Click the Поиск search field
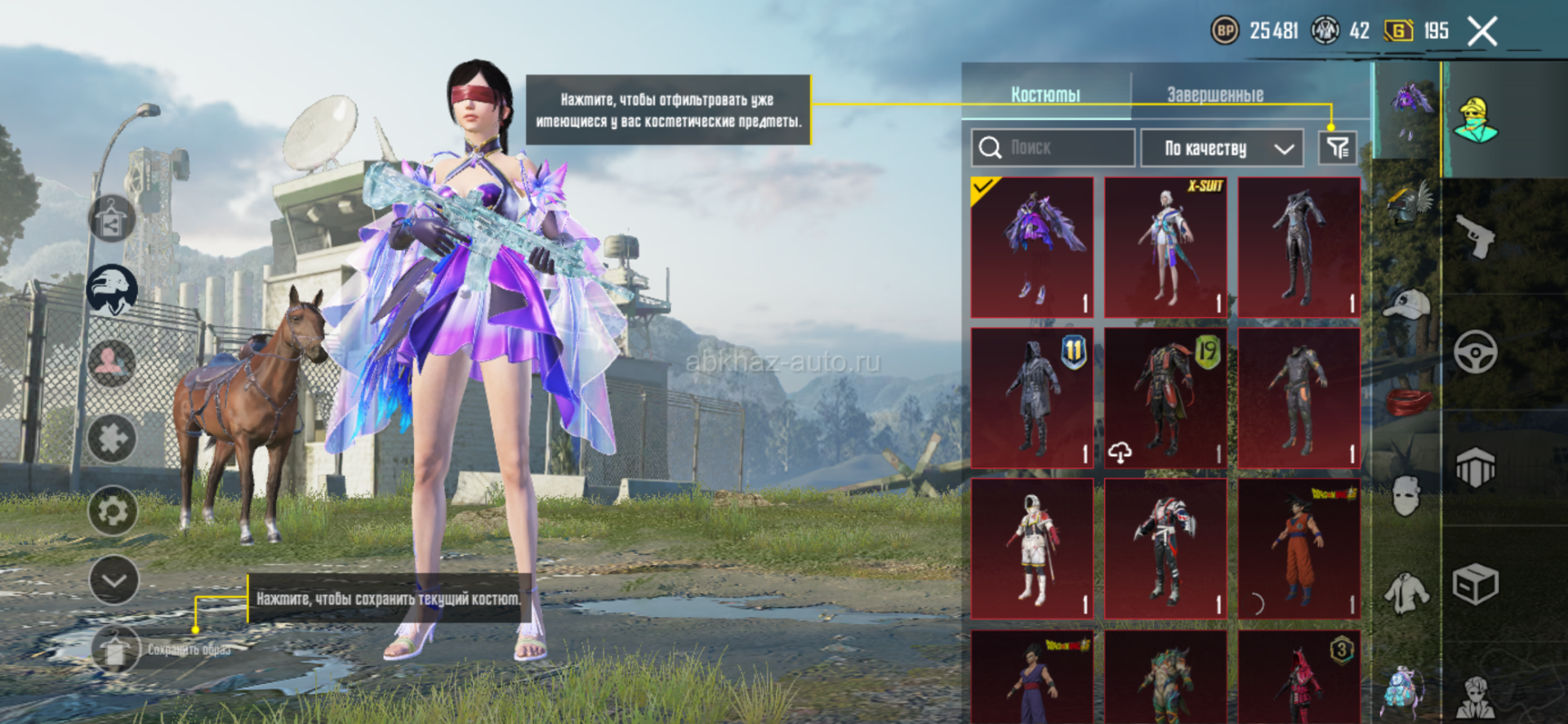Screen dimensions: 1568x724 (1053, 148)
